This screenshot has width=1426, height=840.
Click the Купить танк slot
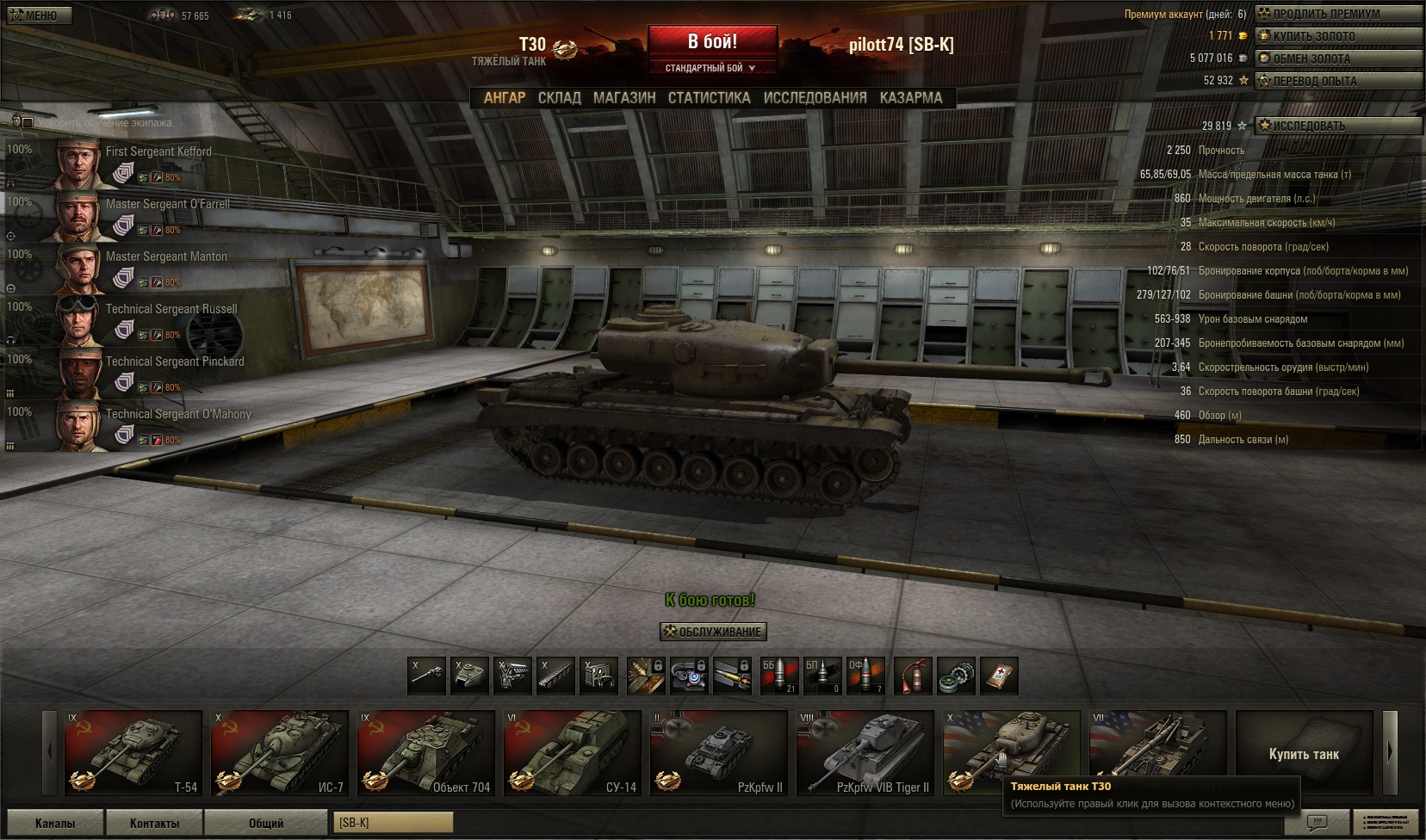[1304, 753]
